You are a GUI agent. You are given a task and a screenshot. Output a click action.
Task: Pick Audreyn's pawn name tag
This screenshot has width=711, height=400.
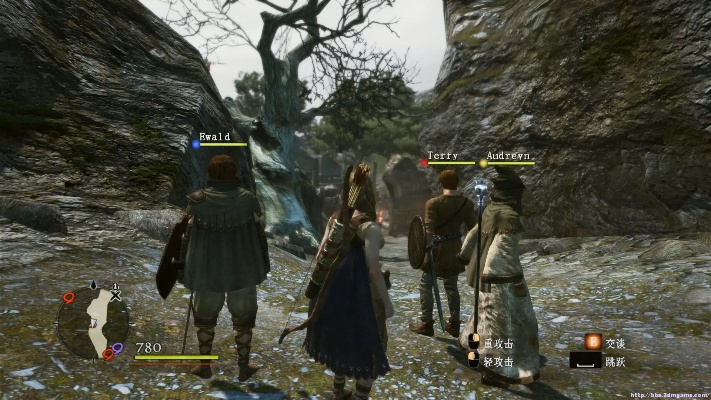point(509,156)
